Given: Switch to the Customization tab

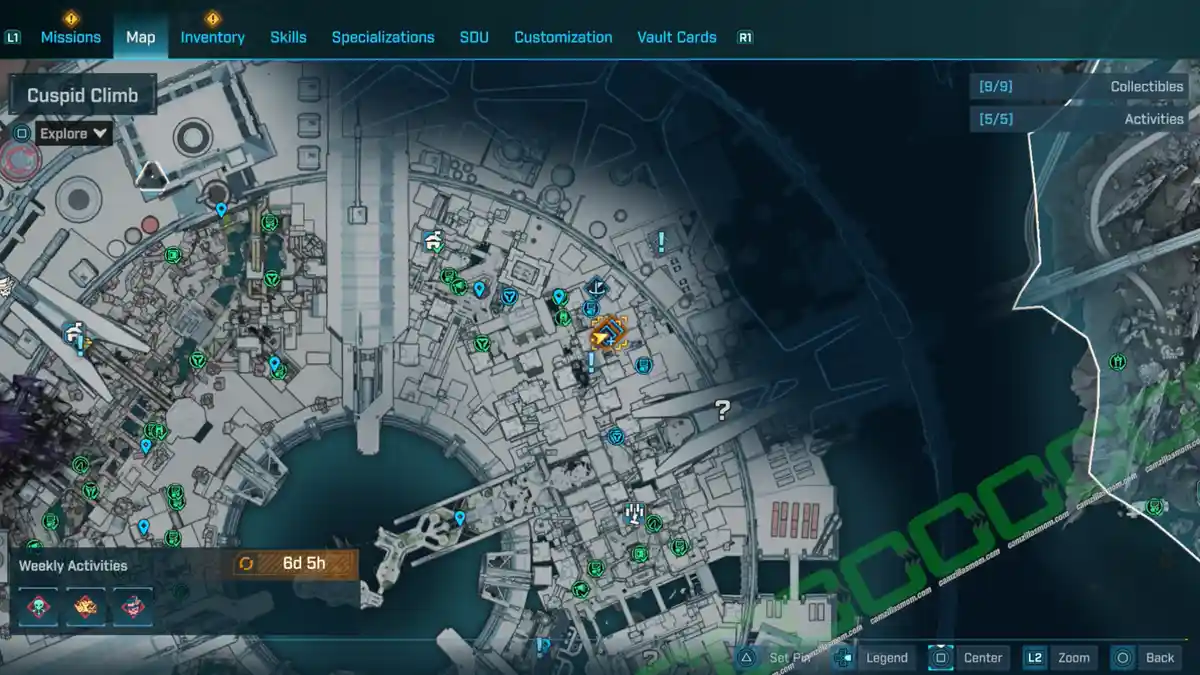Looking at the screenshot, I should pyautogui.click(x=563, y=37).
